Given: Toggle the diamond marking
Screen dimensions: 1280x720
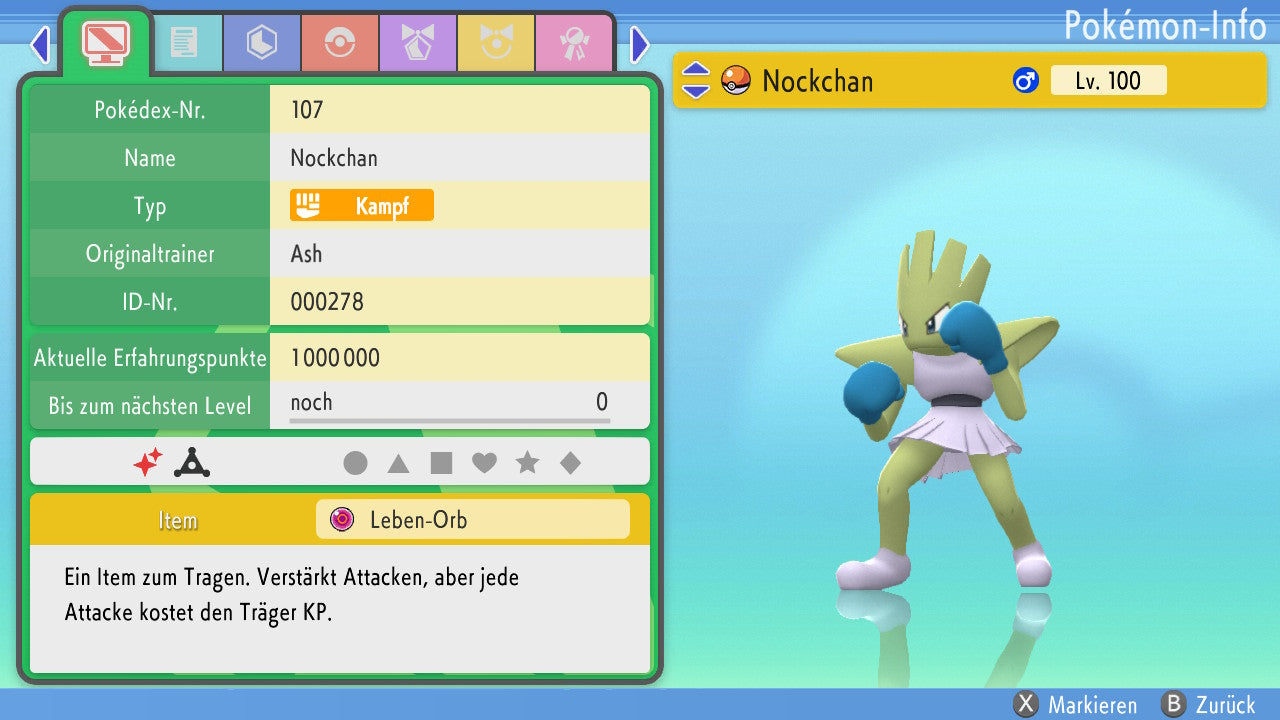Looking at the screenshot, I should coord(570,463).
